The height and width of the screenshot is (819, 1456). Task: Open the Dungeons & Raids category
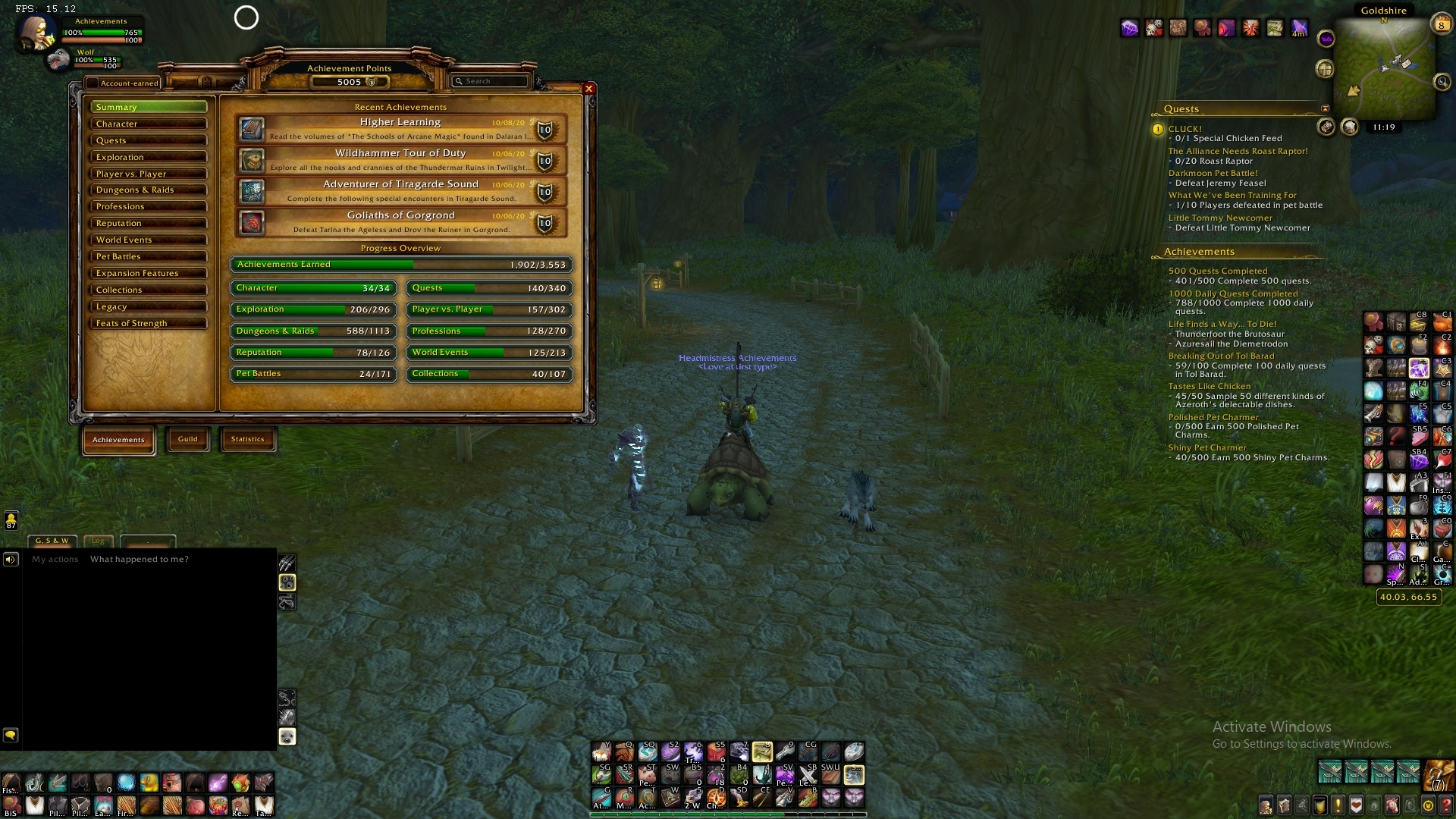(148, 190)
